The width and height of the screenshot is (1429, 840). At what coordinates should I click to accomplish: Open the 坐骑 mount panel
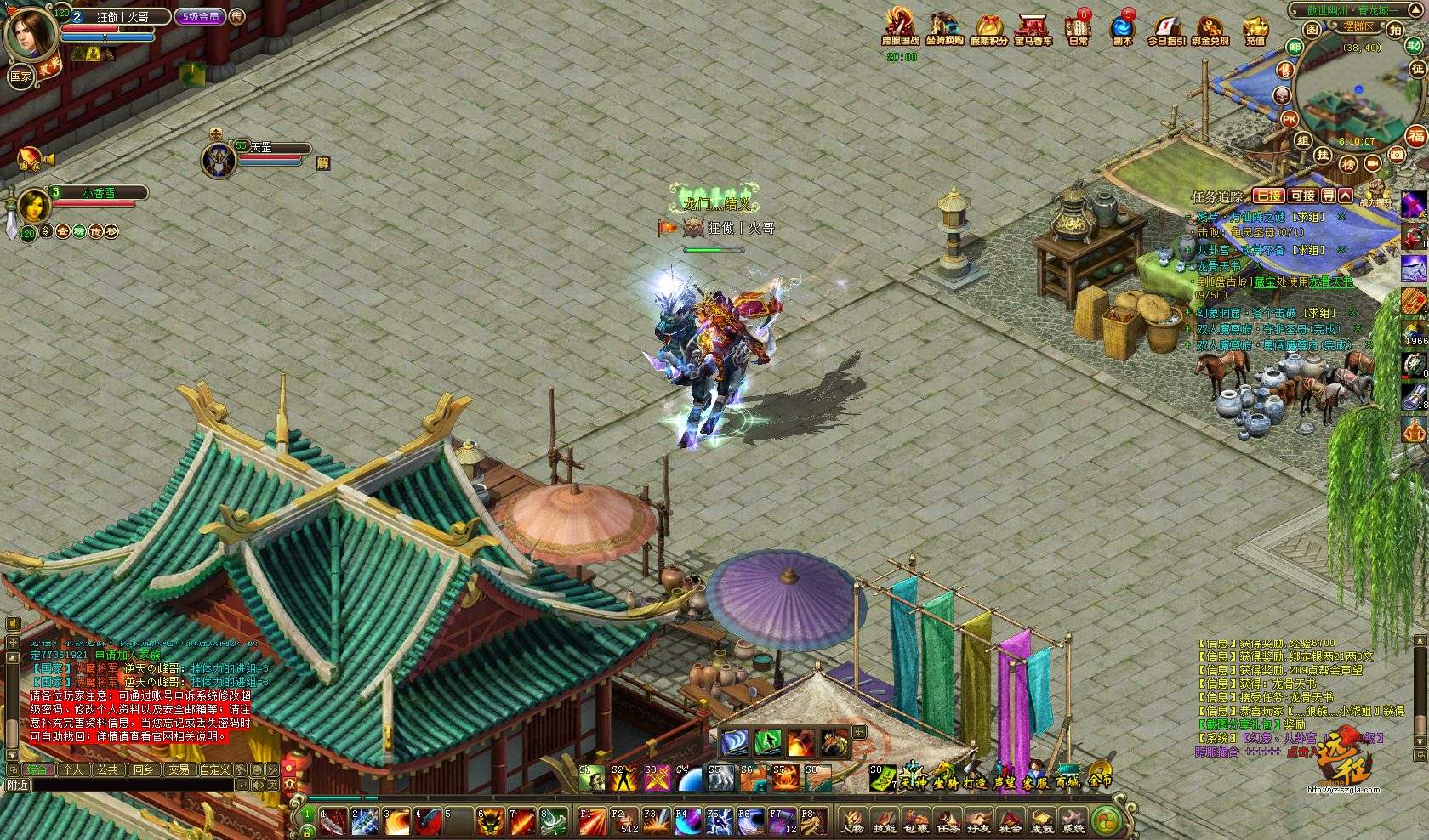[944, 779]
